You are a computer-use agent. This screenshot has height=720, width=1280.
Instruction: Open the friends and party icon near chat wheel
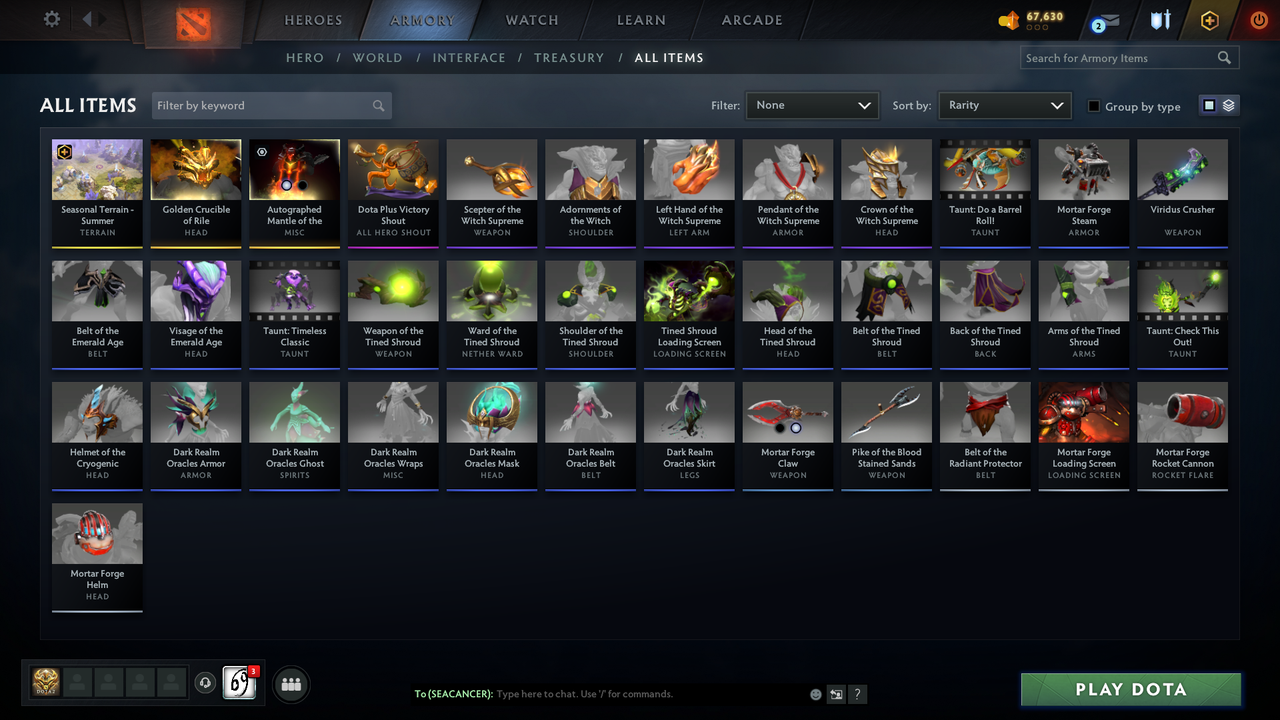(x=291, y=684)
